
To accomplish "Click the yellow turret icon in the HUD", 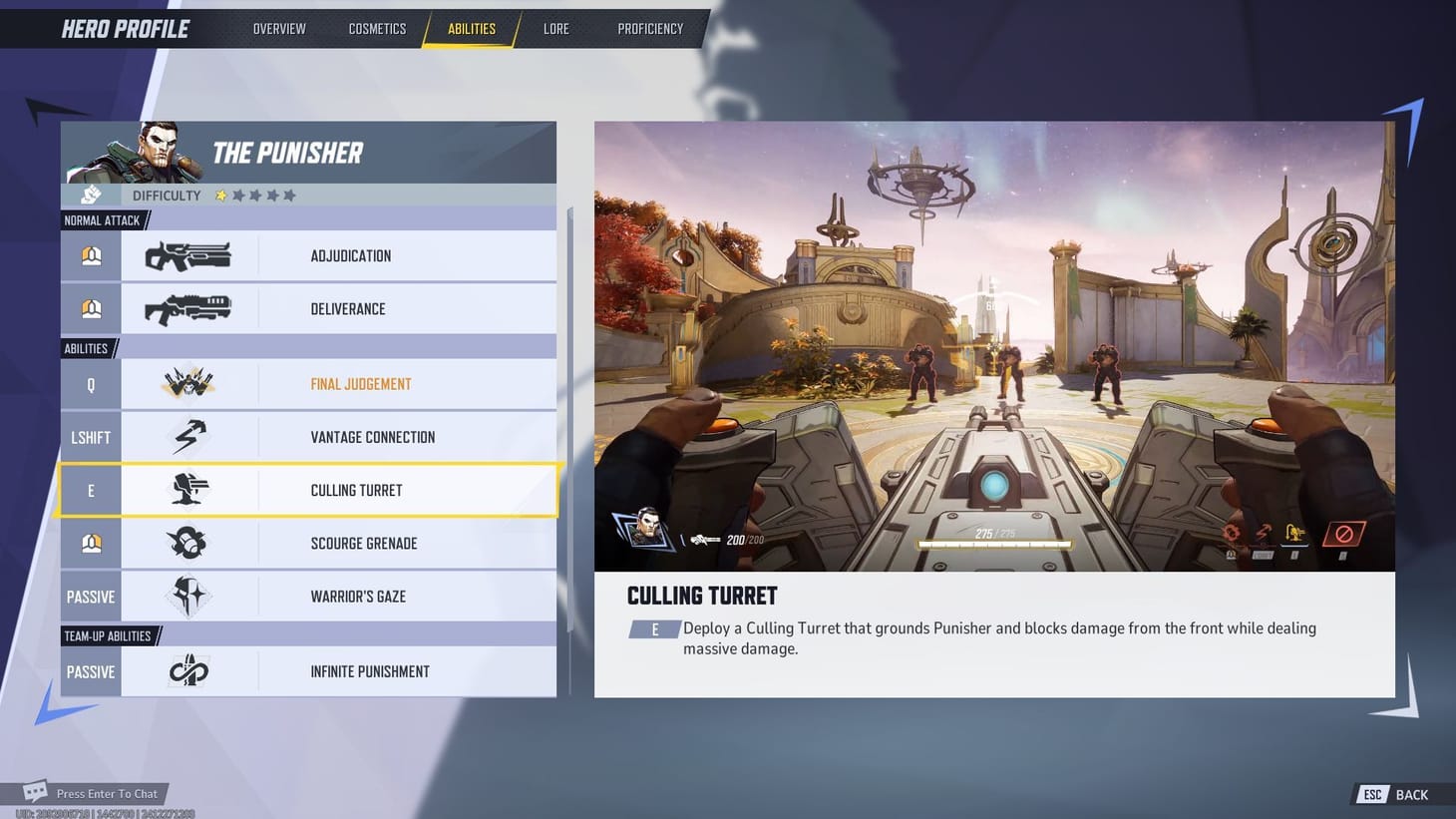I will tap(1294, 532).
